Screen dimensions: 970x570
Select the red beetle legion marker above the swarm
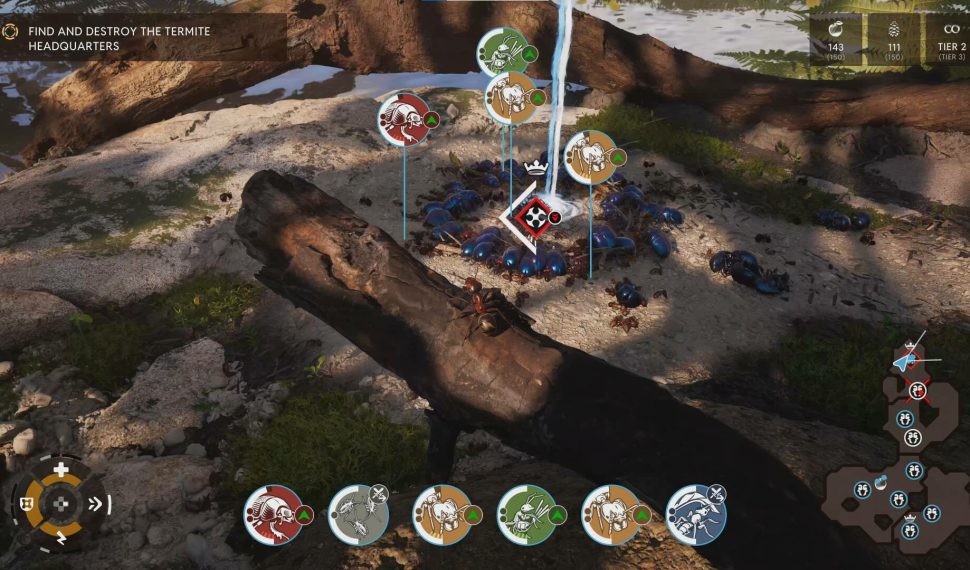click(x=403, y=119)
